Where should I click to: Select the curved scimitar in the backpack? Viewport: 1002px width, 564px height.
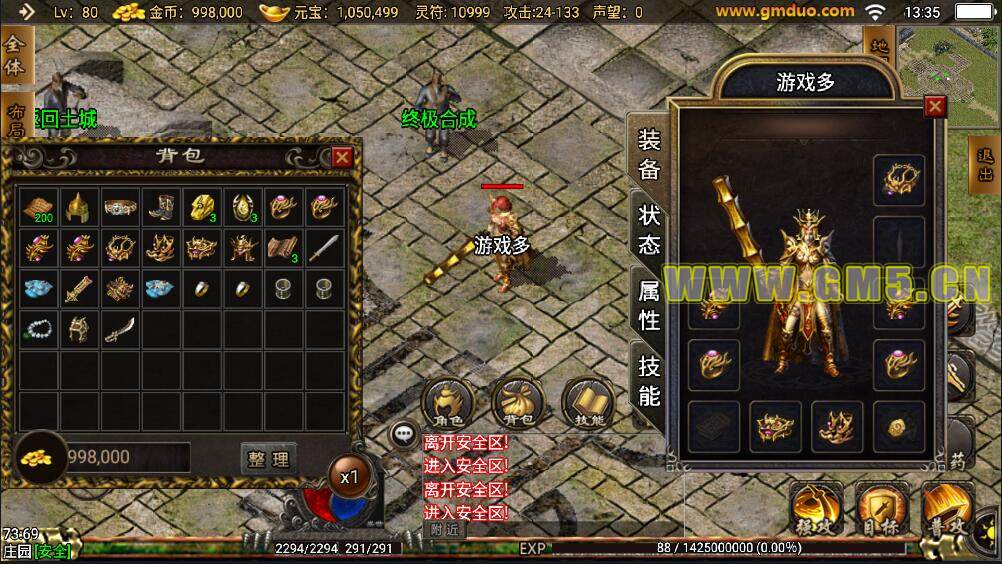[x=119, y=328]
